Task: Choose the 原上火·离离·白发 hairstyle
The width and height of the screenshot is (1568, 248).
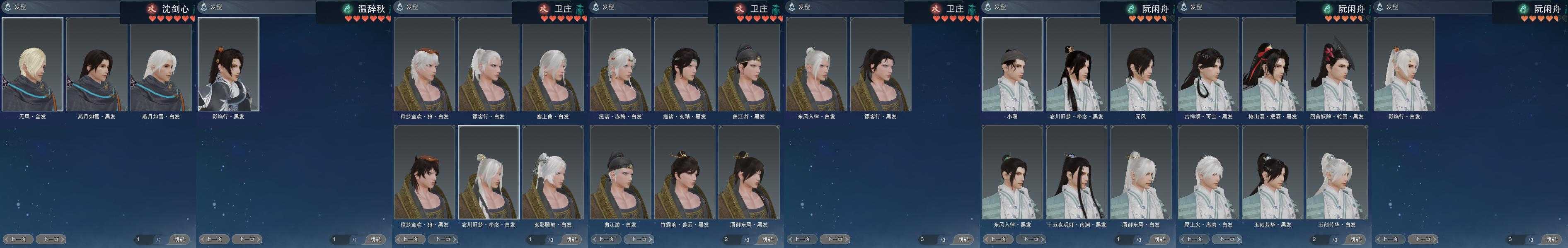Action: (x=1208, y=173)
